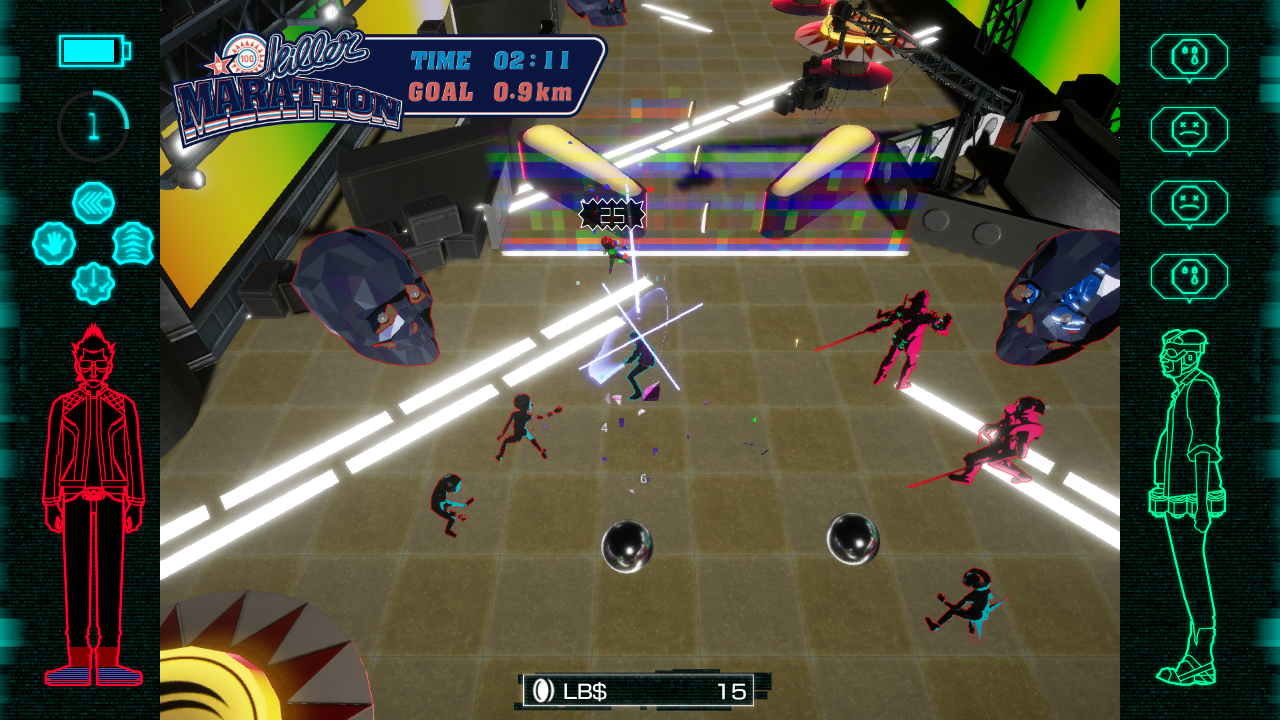Select the triple-arrow boost skill icon
Image resolution: width=1280 pixels, height=720 pixels.
coord(129,243)
